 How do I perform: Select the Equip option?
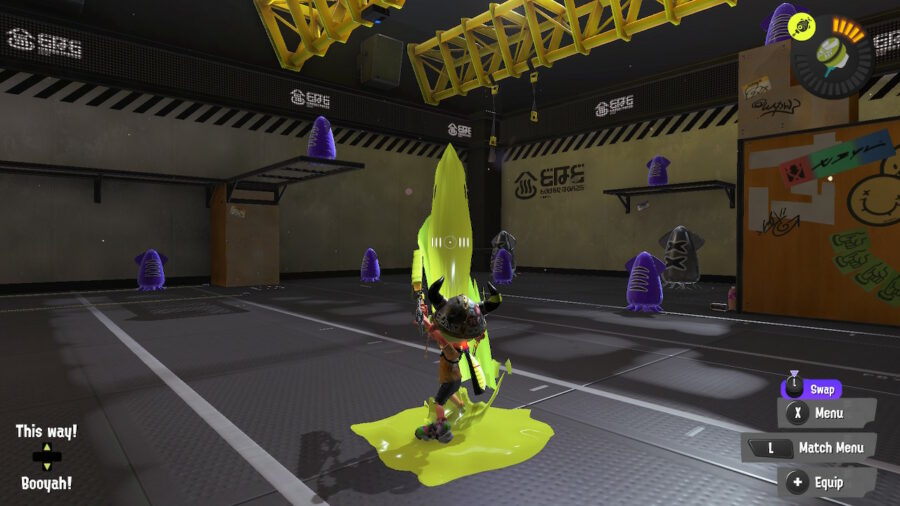pyautogui.click(x=827, y=482)
